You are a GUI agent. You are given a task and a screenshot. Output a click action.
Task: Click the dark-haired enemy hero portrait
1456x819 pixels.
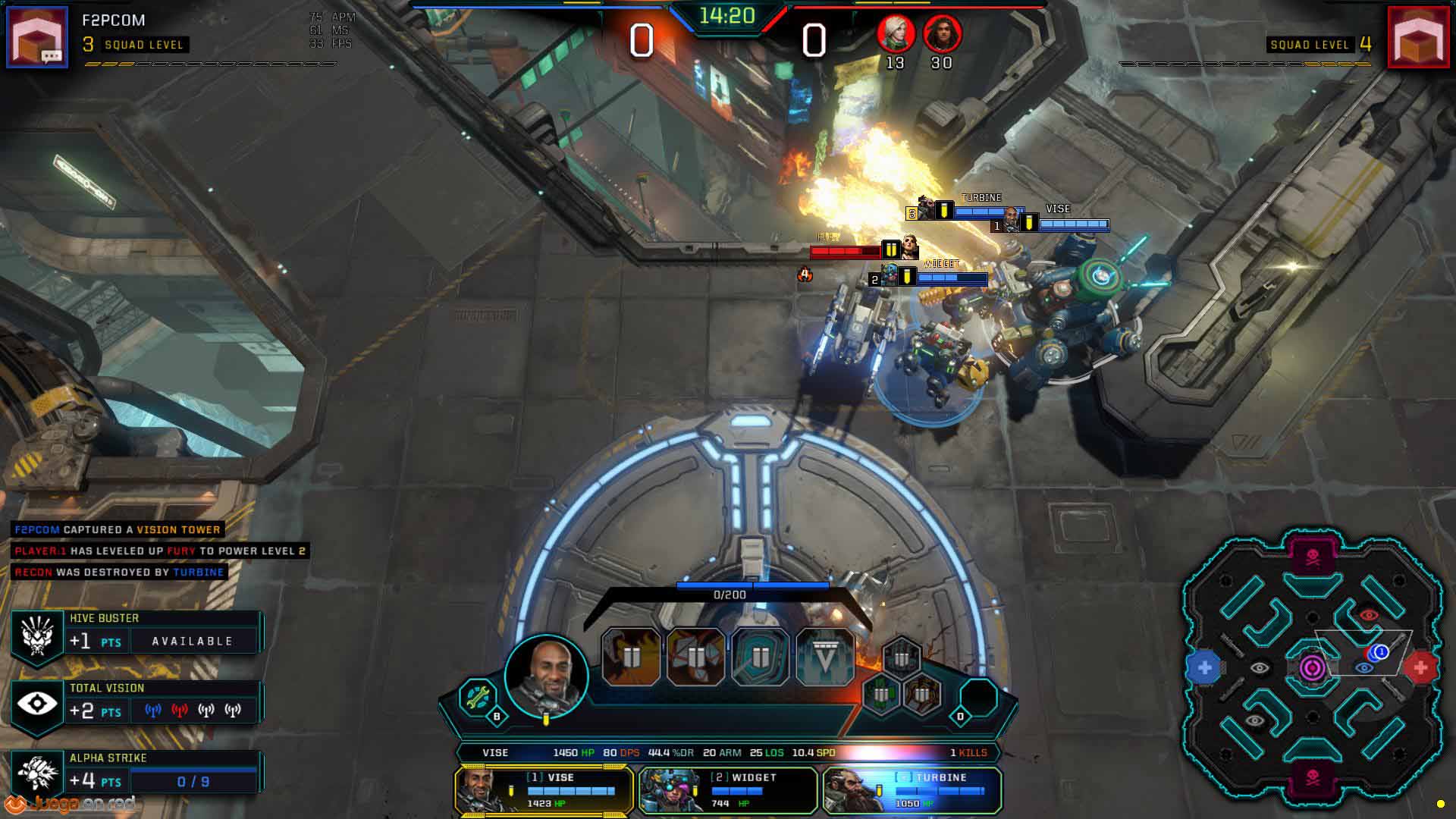pos(942,33)
